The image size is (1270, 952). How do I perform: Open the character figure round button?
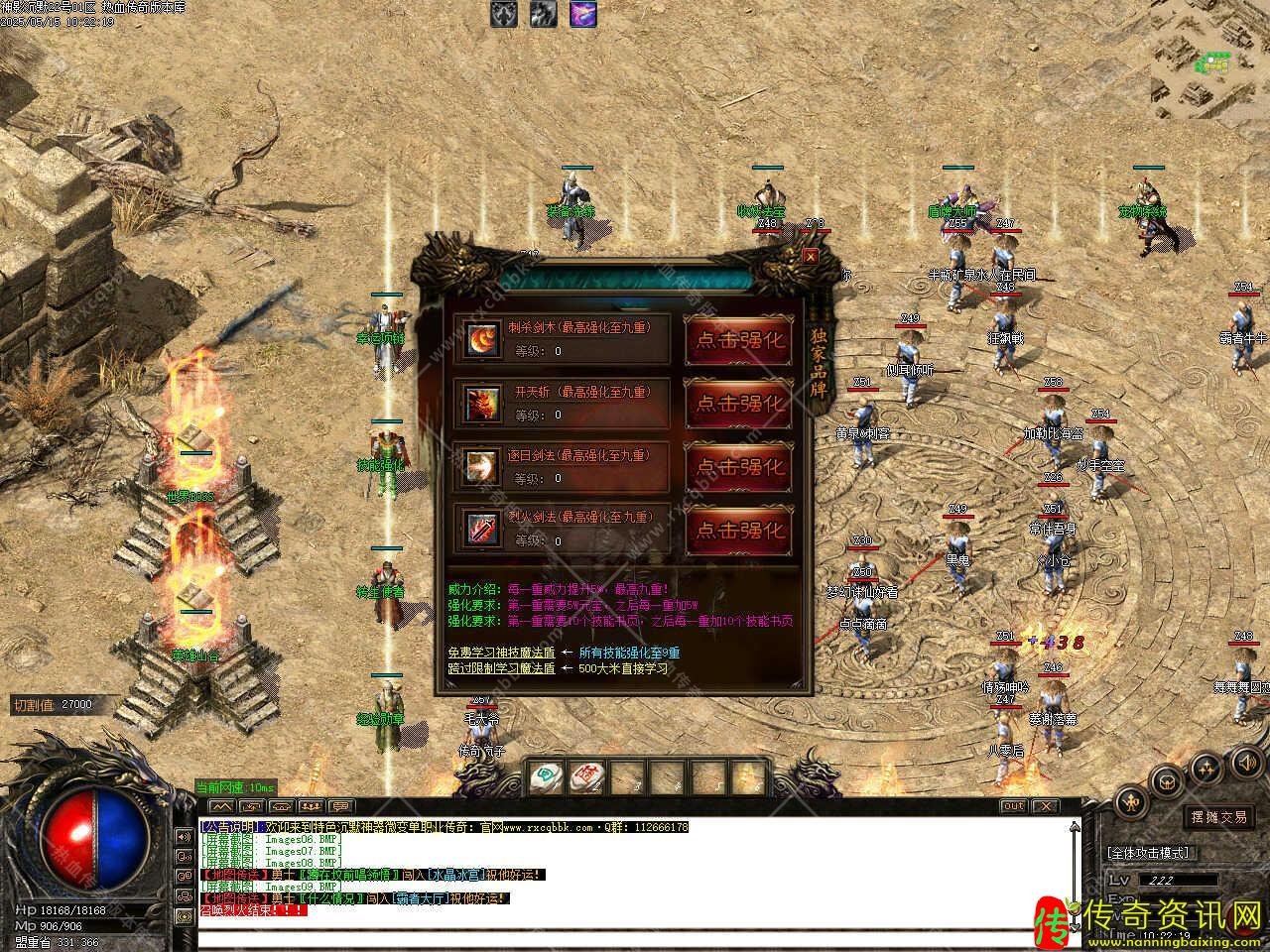click(x=1130, y=803)
